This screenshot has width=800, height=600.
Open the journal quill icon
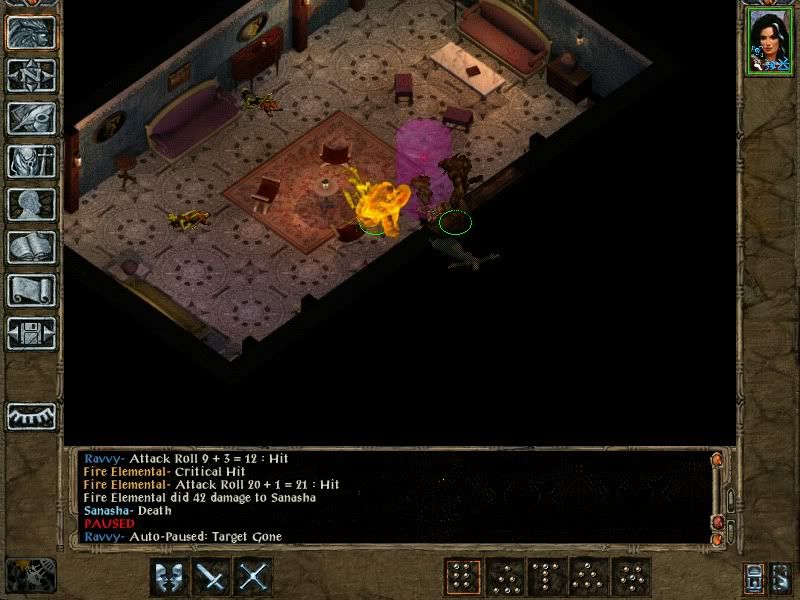pyautogui.click(x=31, y=118)
